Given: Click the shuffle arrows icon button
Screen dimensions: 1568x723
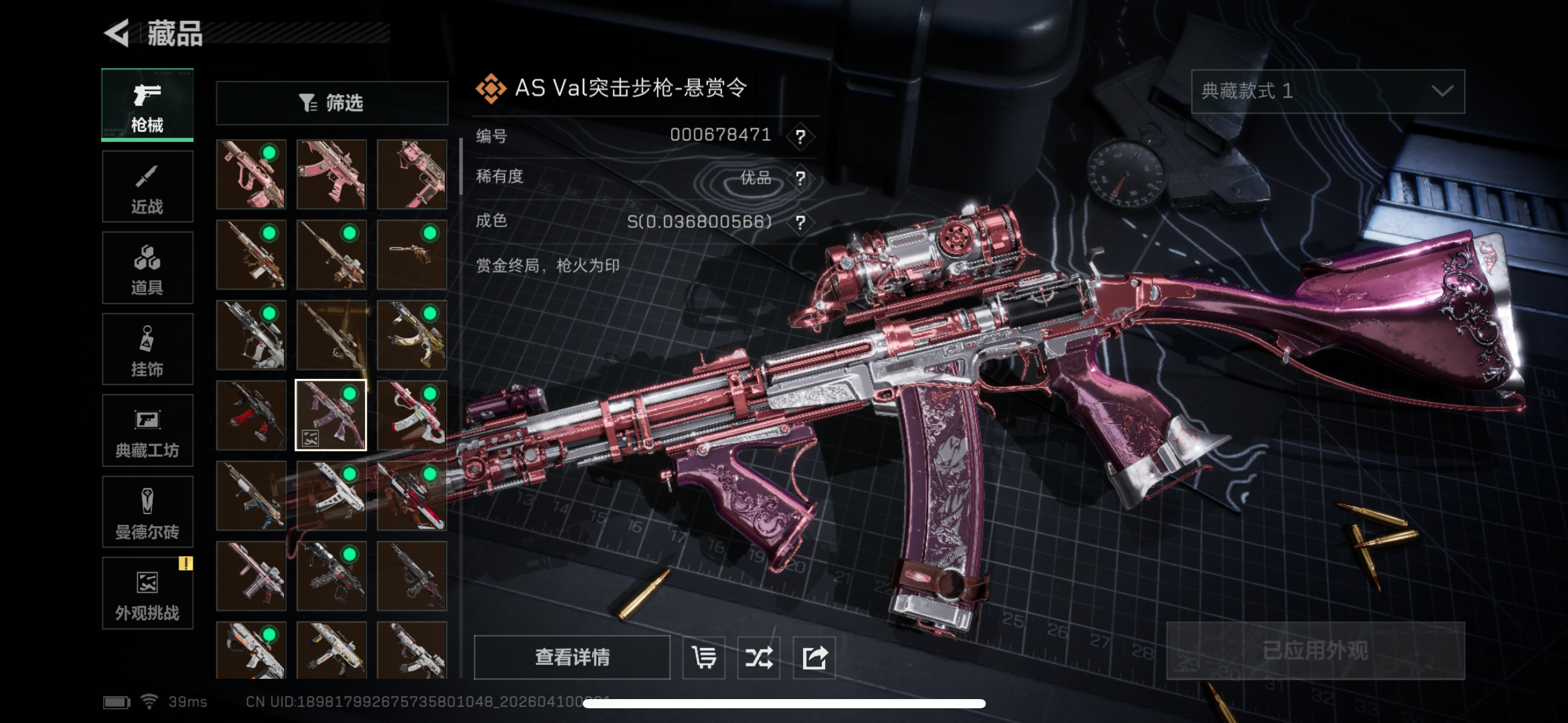Looking at the screenshot, I should tap(759, 657).
